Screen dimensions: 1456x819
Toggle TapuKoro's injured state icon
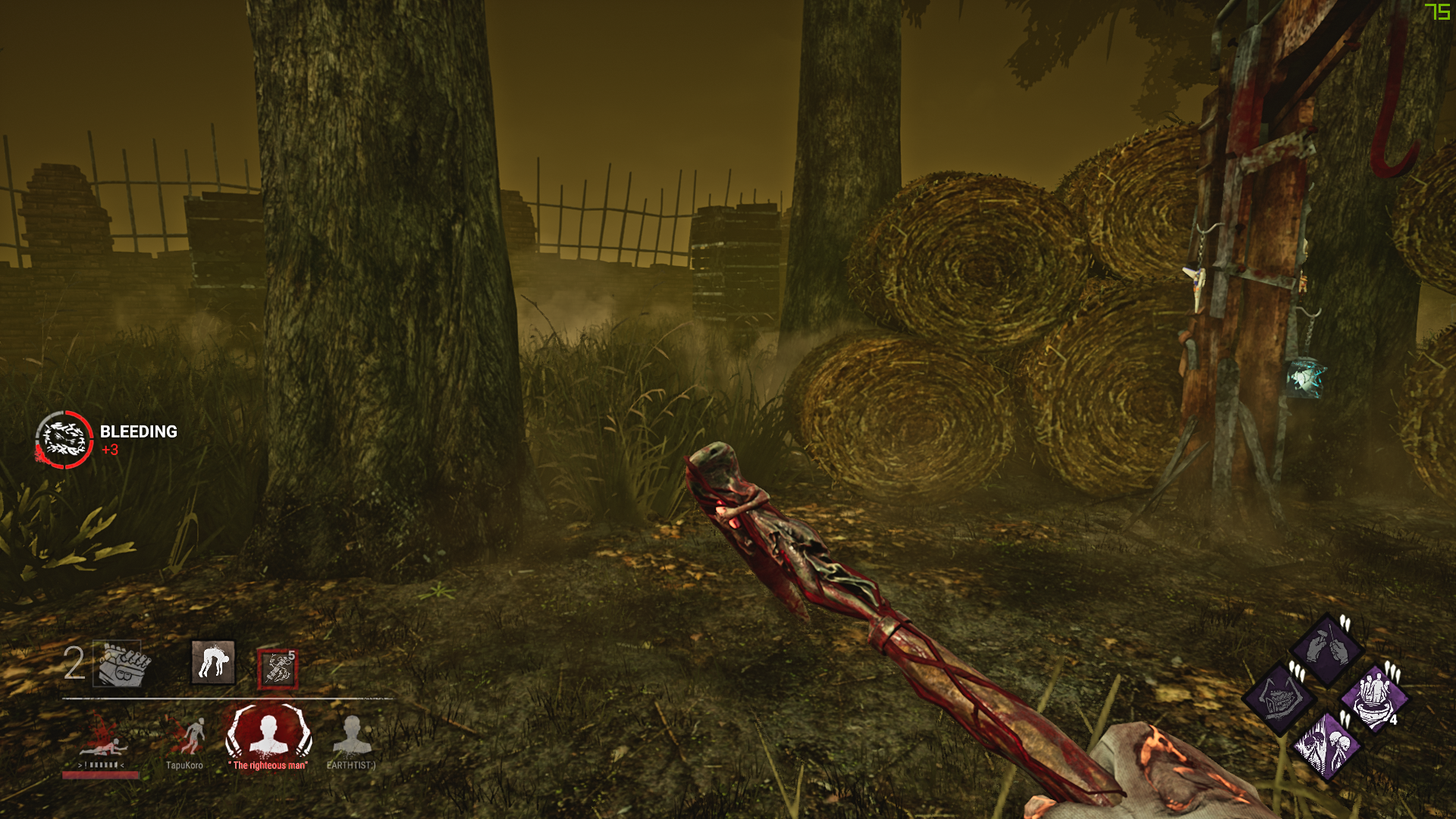click(196, 735)
